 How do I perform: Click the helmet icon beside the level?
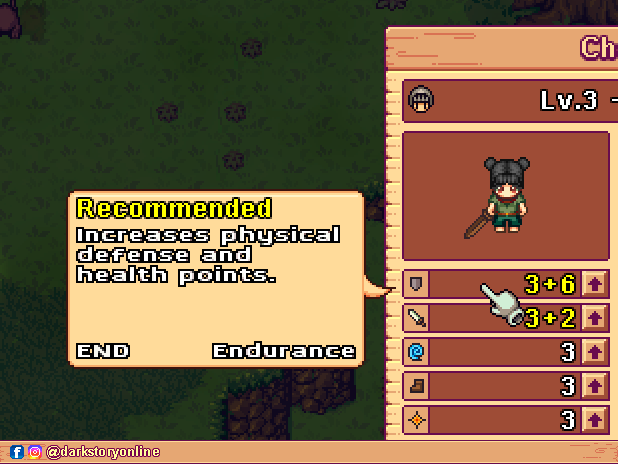click(421, 100)
